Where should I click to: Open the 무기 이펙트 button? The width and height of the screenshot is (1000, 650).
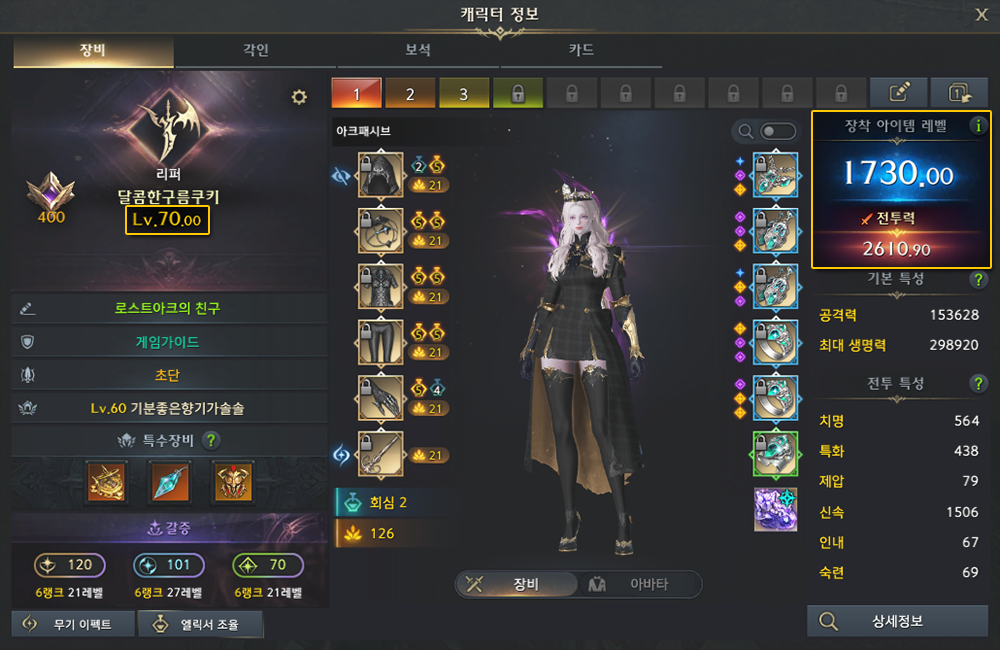[x=70, y=625]
